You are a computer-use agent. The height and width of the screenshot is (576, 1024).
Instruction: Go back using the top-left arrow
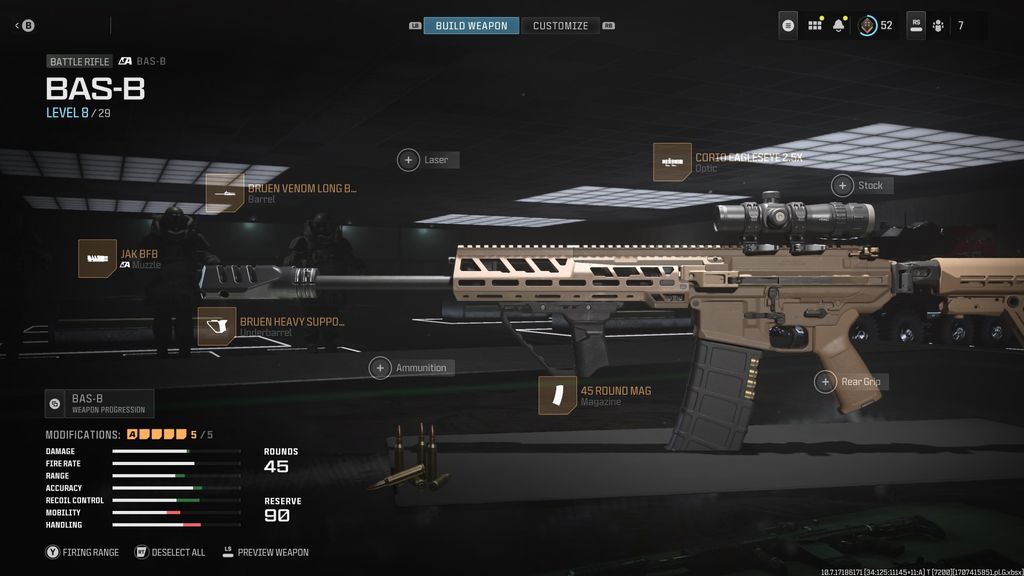click(24, 26)
